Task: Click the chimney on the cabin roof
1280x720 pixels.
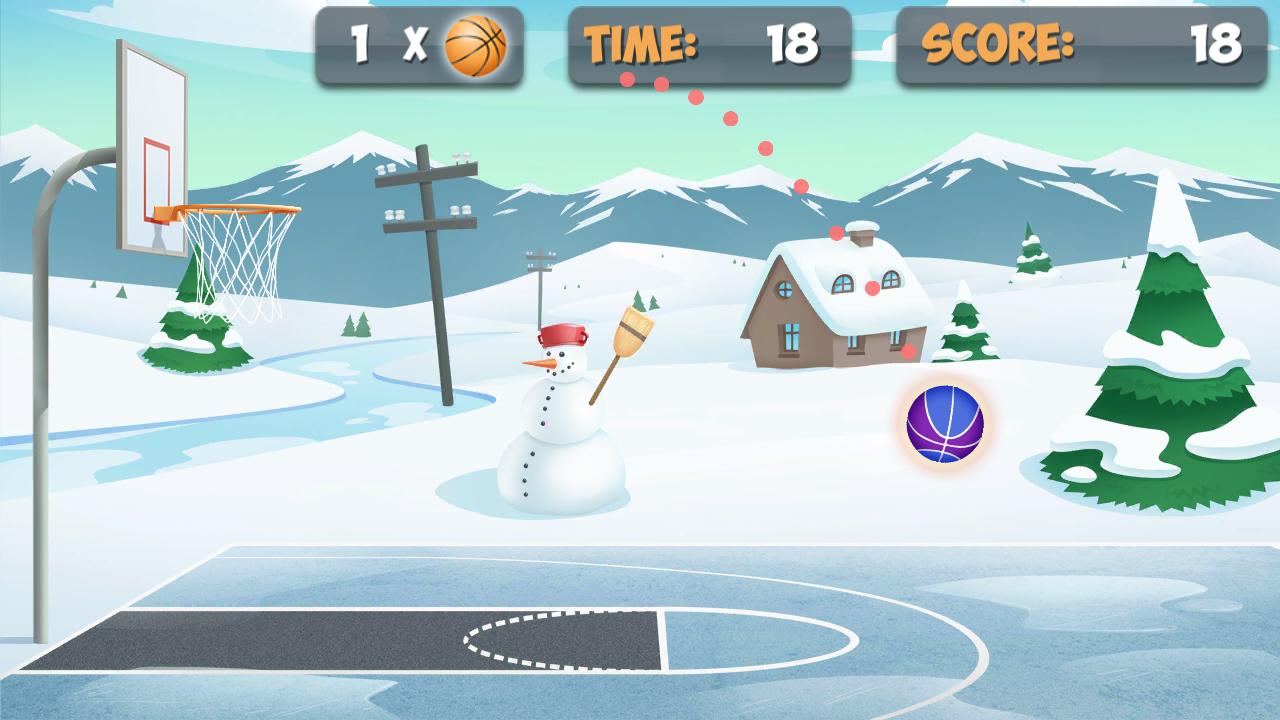Action: tap(861, 237)
